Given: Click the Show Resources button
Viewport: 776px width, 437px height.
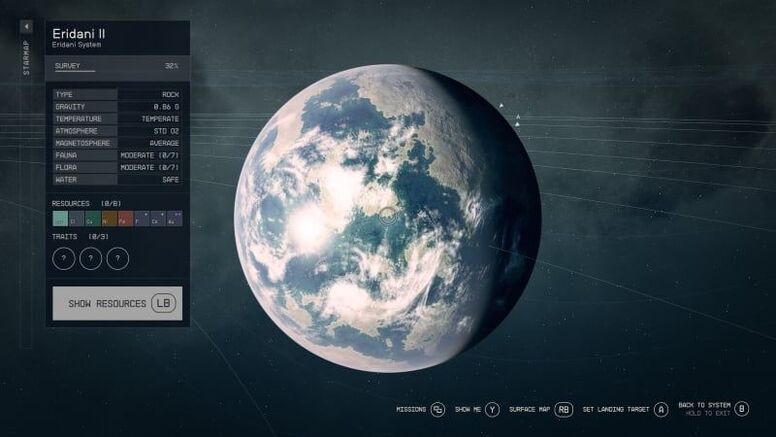Looking at the screenshot, I should 117,303.
